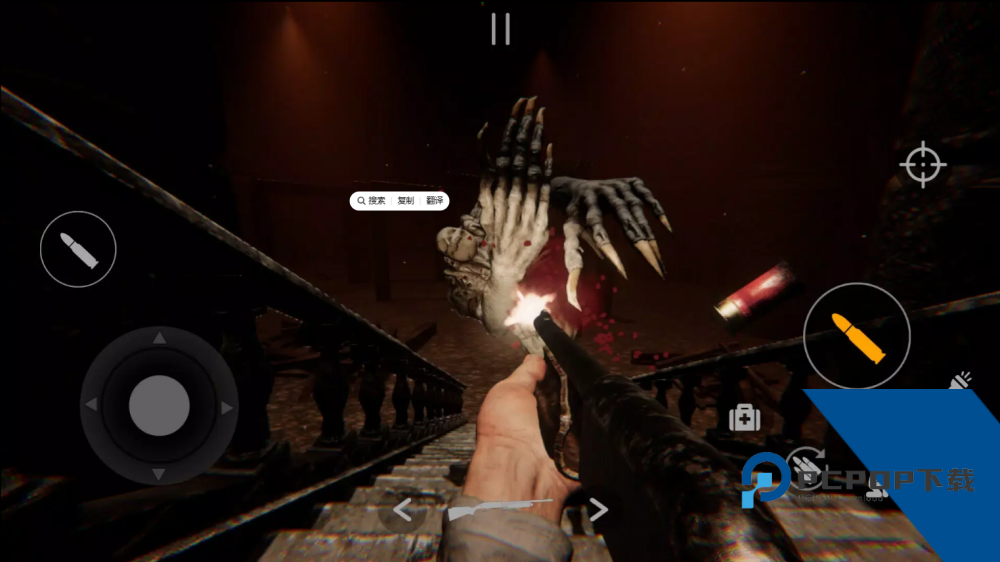Click 搜索 in the white popup
1000x562 pixels.
pyautogui.click(x=373, y=201)
